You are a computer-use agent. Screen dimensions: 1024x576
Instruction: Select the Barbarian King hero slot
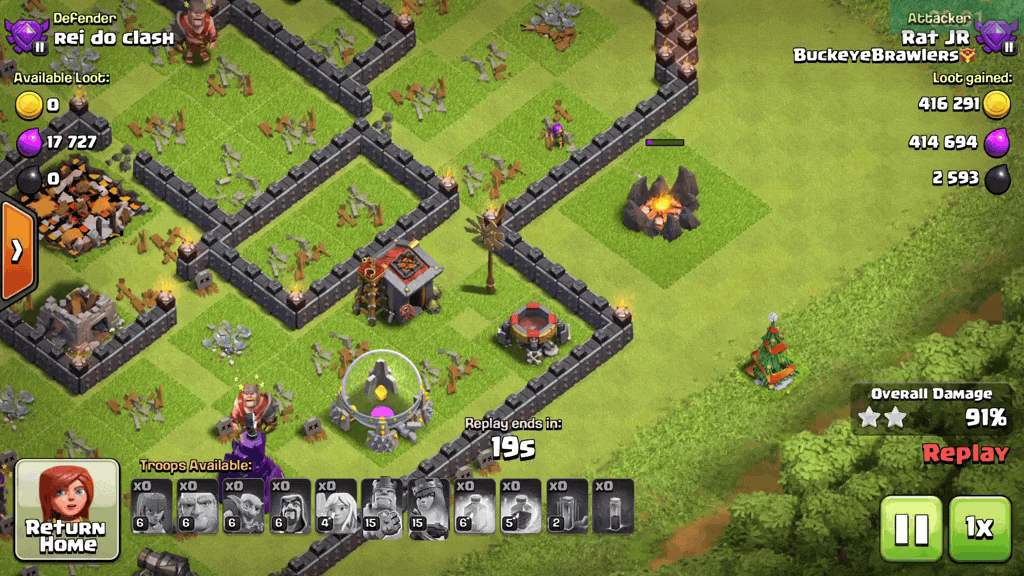(382, 505)
